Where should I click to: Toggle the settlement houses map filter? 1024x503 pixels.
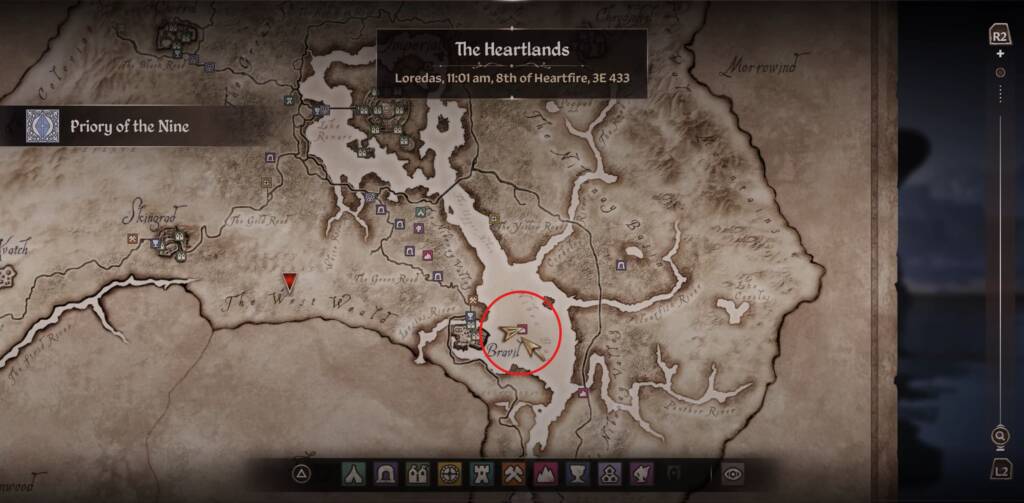tap(419, 473)
